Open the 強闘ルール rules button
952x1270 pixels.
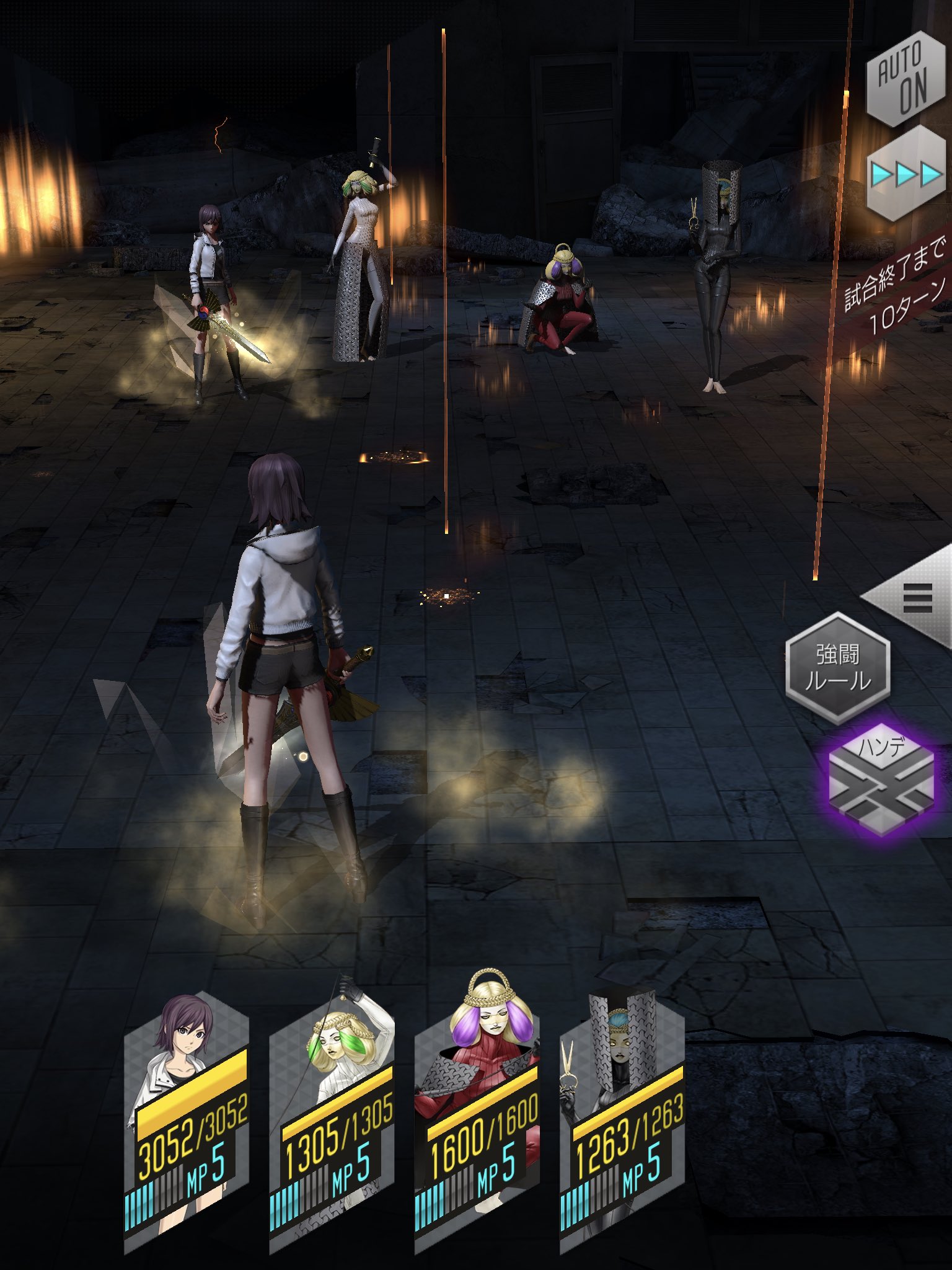[x=837, y=668]
